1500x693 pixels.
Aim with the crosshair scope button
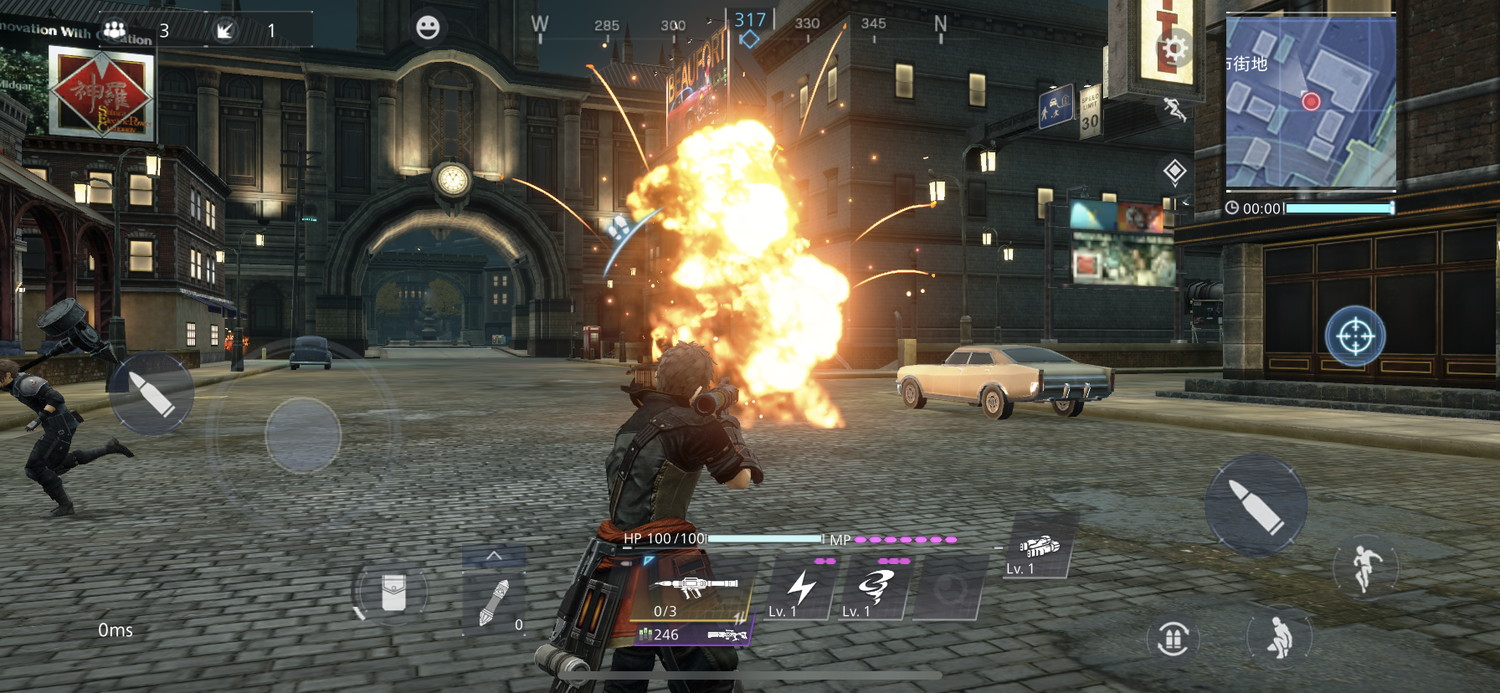1355,337
